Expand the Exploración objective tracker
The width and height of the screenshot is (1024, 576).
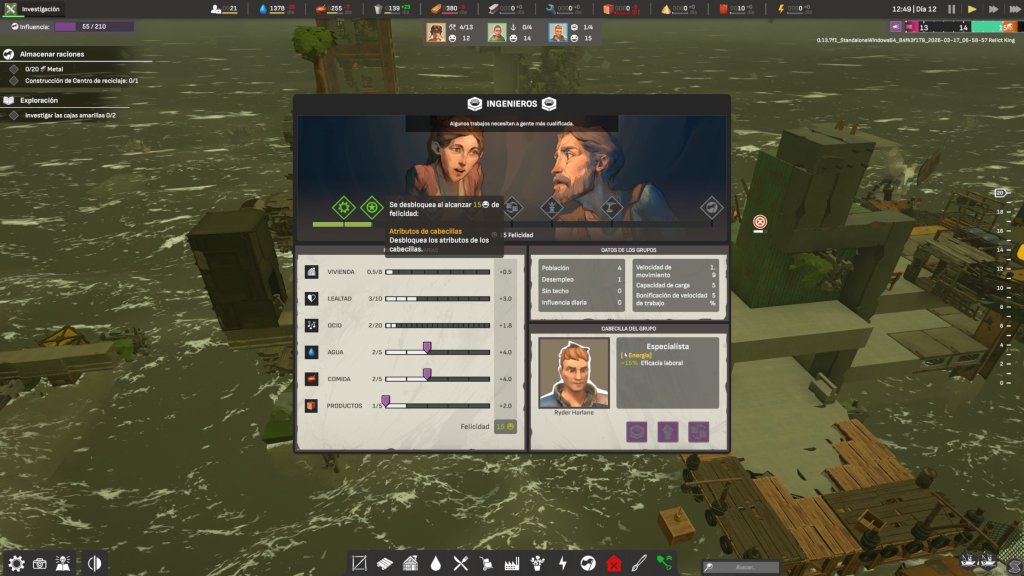click(x=9, y=101)
